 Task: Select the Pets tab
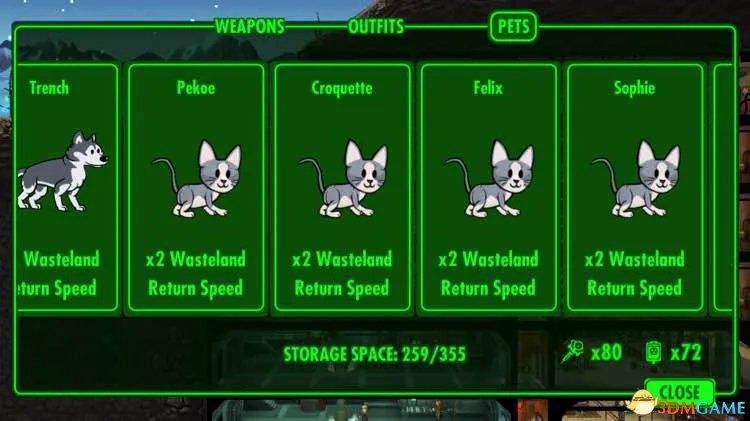click(513, 27)
